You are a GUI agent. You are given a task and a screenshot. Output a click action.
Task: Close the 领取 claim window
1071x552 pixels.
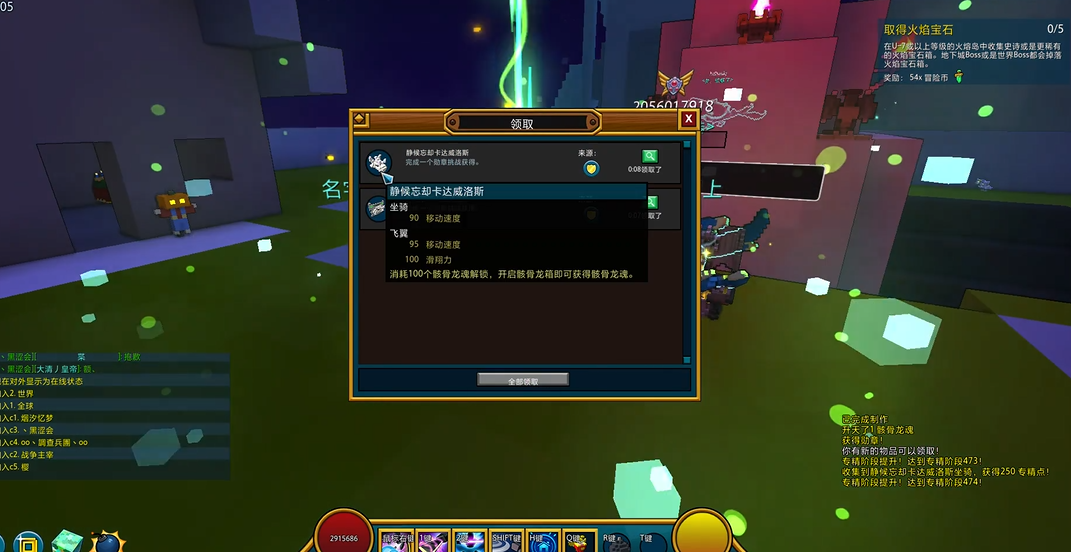[688, 119]
